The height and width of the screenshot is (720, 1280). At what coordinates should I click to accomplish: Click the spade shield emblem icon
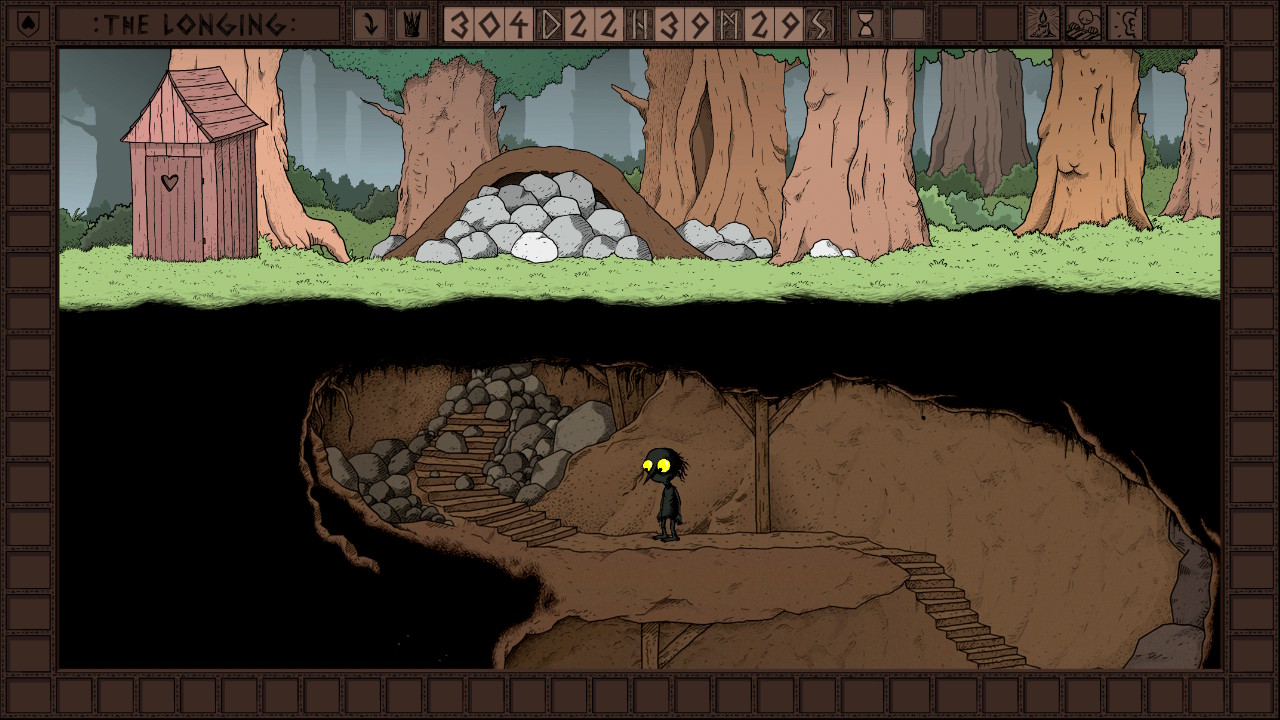tap(27, 22)
